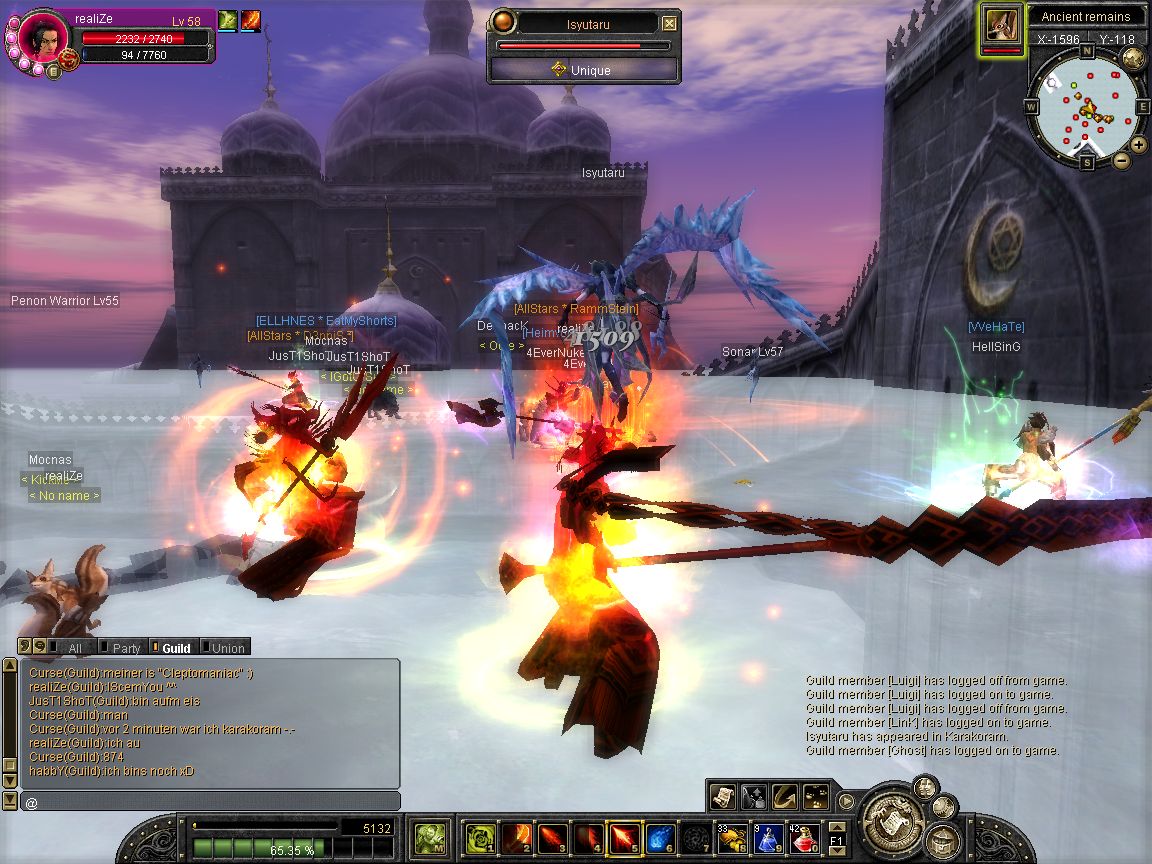Open the world map globe button
1152x864 pixels.
[x=1133, y=57]
